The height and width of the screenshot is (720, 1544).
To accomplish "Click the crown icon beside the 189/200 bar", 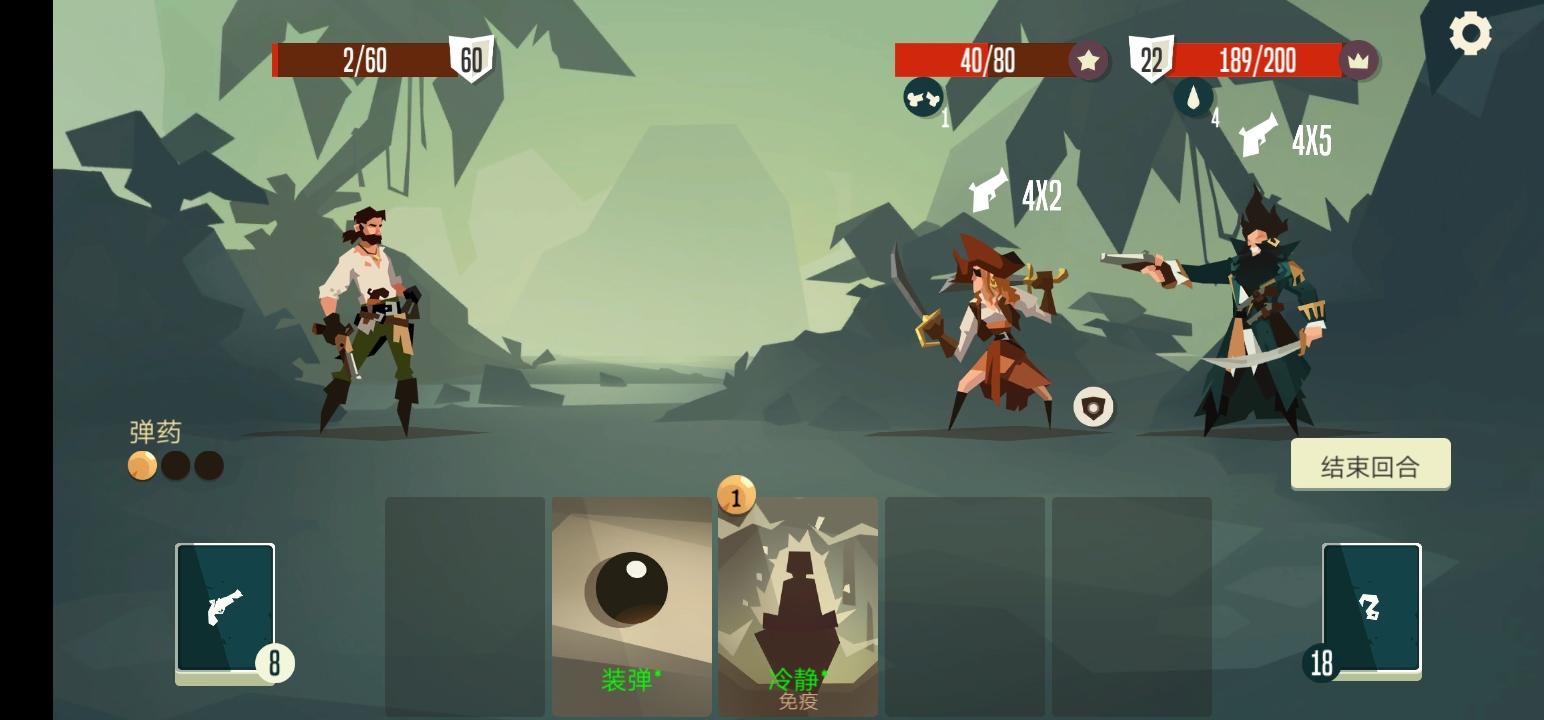I will click(1357, 61).
